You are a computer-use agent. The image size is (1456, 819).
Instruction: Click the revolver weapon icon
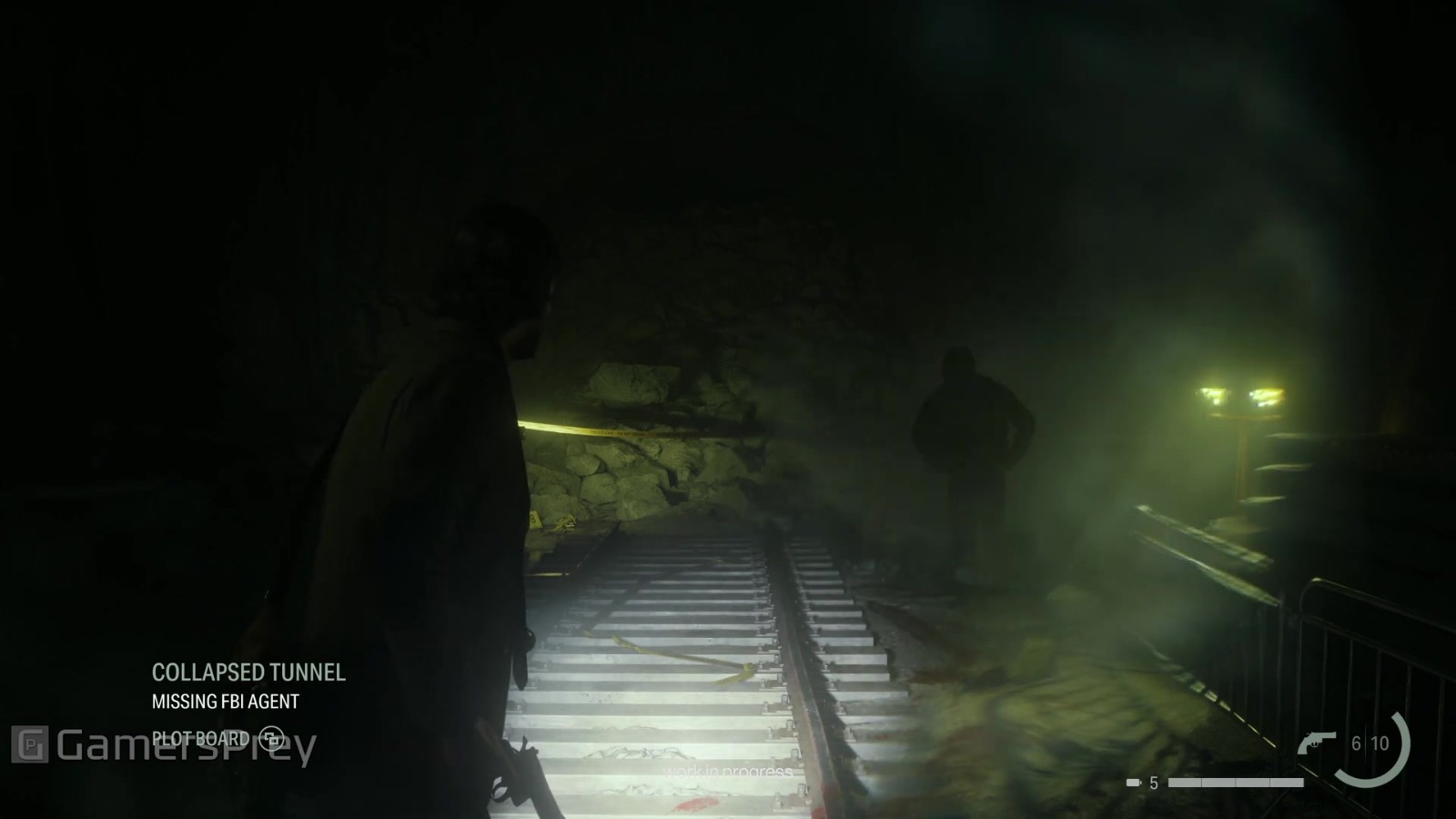(x=1316, y=743)
